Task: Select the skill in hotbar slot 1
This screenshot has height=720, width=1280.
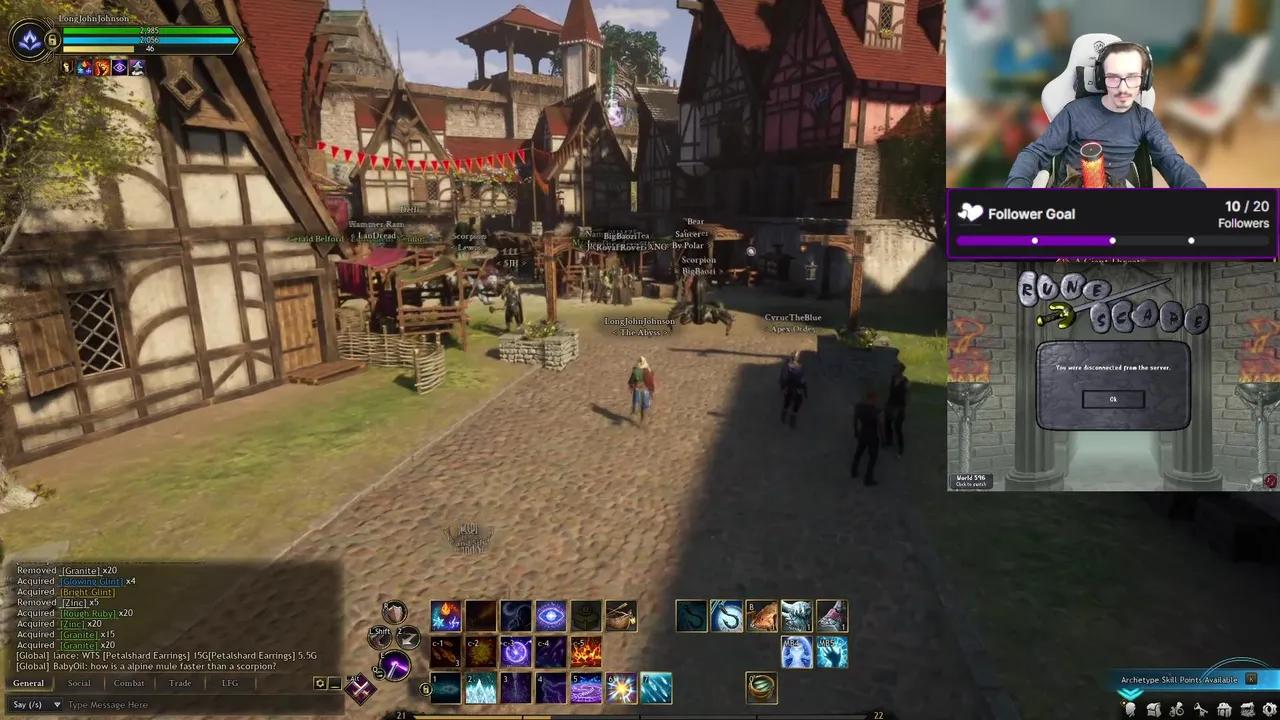Action: click(x=447, y=690)
